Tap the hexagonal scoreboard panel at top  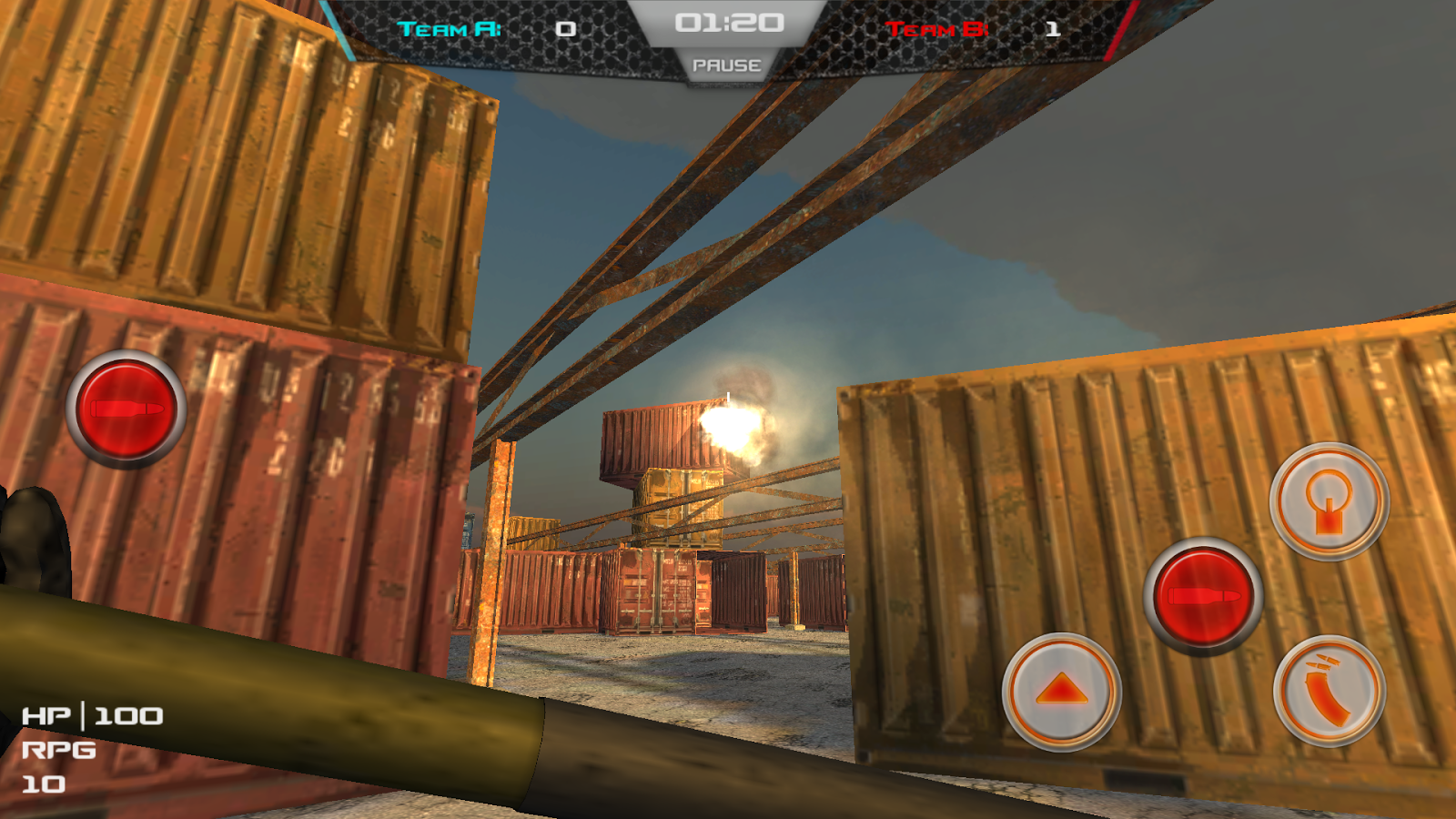pos(728,36)
